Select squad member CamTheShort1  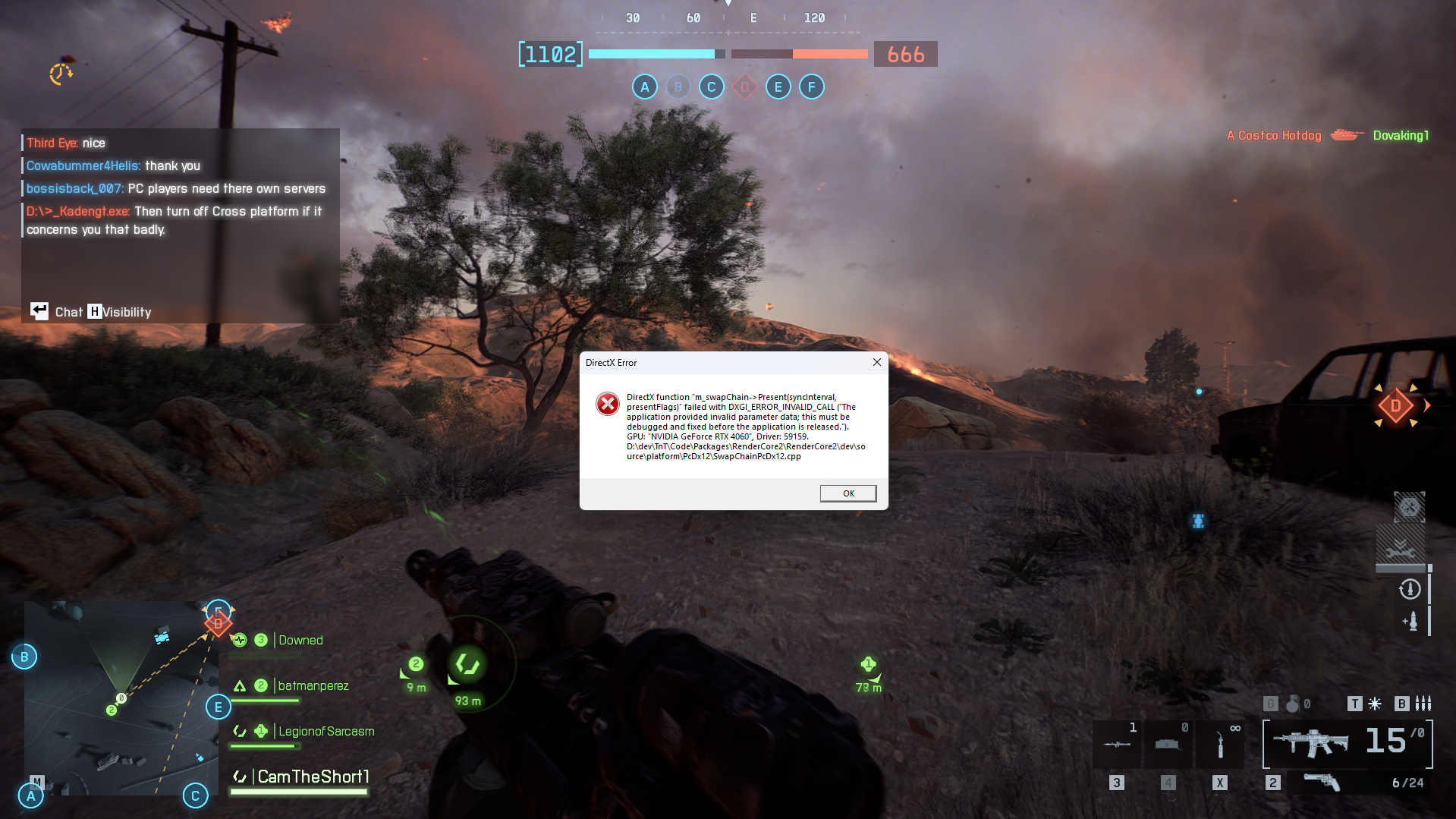[x=313, y=777]
